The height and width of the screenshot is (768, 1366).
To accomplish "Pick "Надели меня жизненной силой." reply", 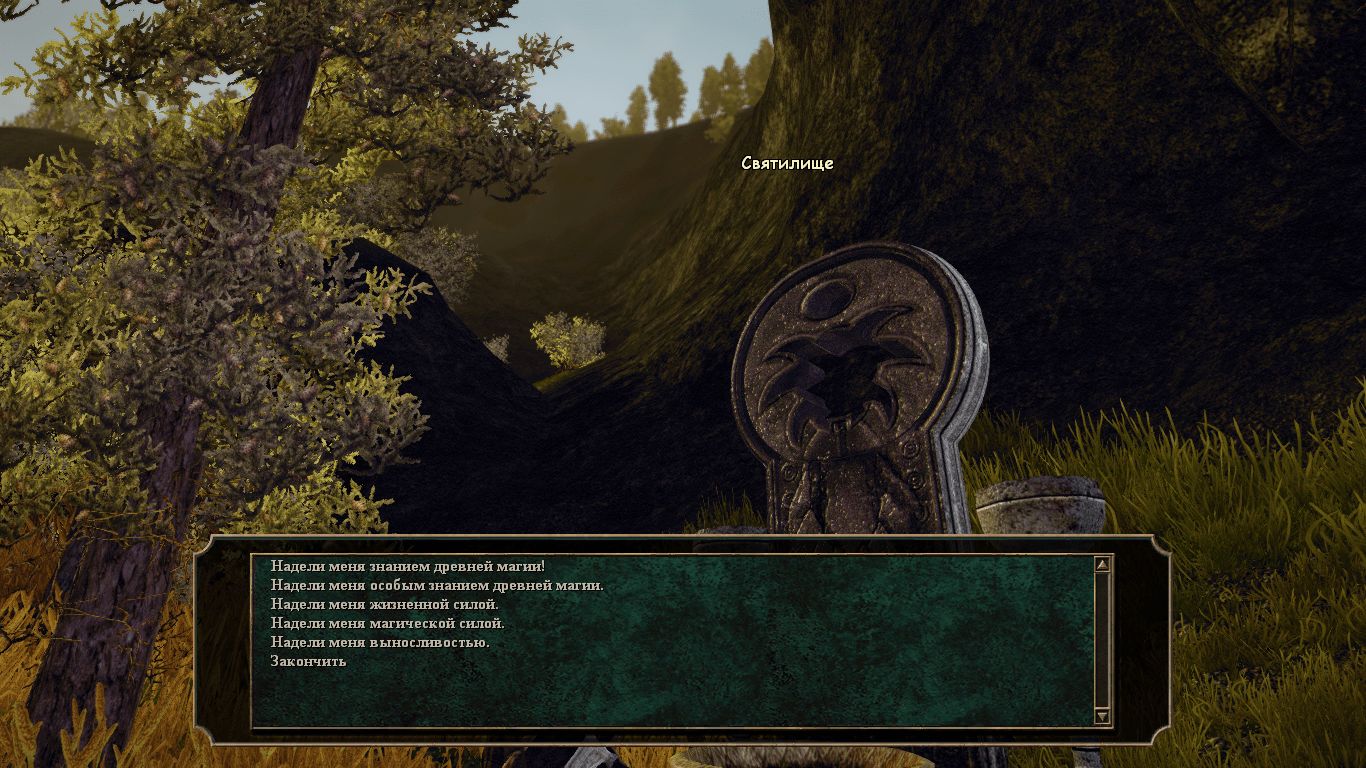I will [384, 604].
